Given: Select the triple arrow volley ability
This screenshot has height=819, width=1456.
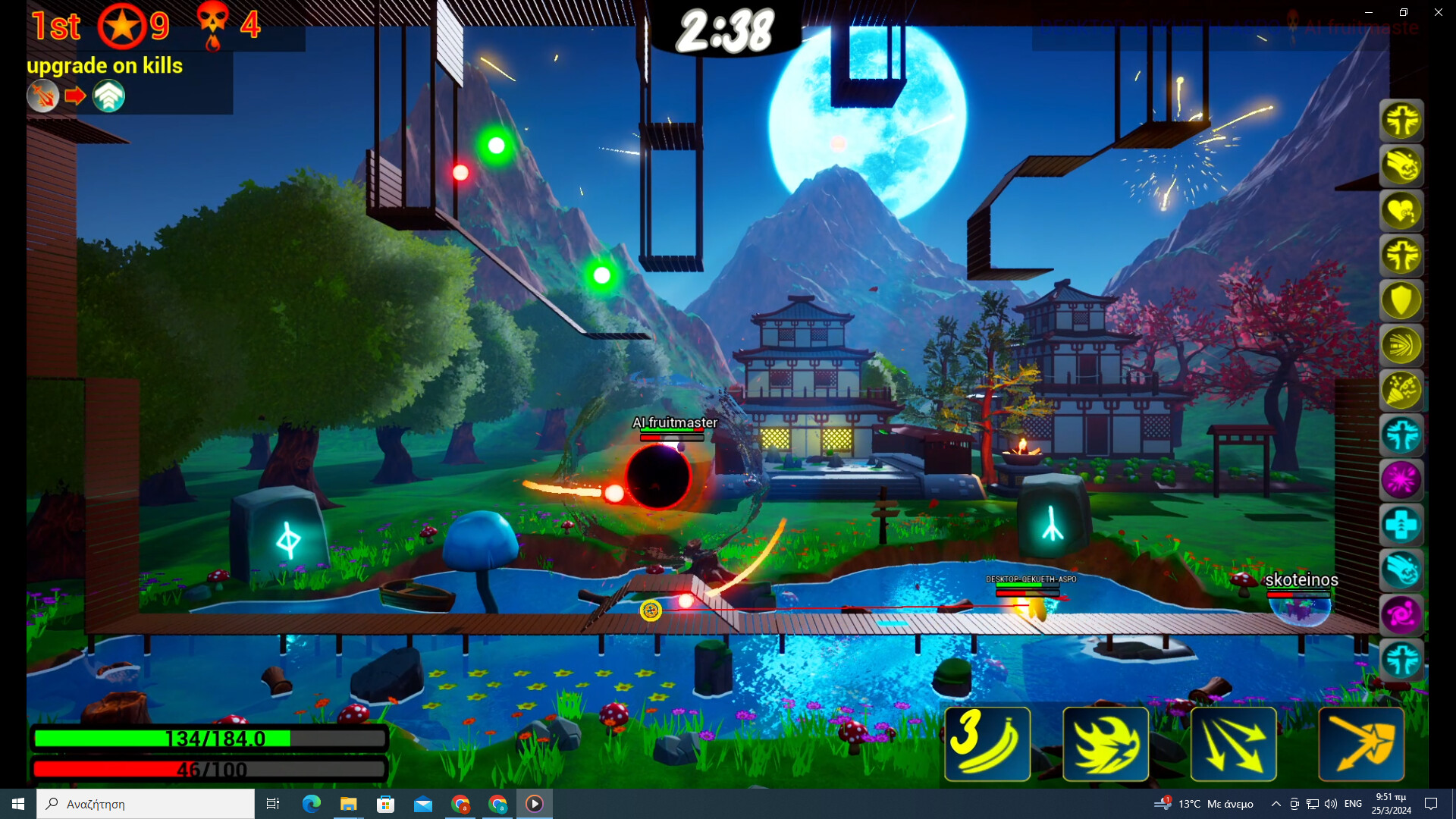Looking at the screenshot, I should (x=1232, y=744).
